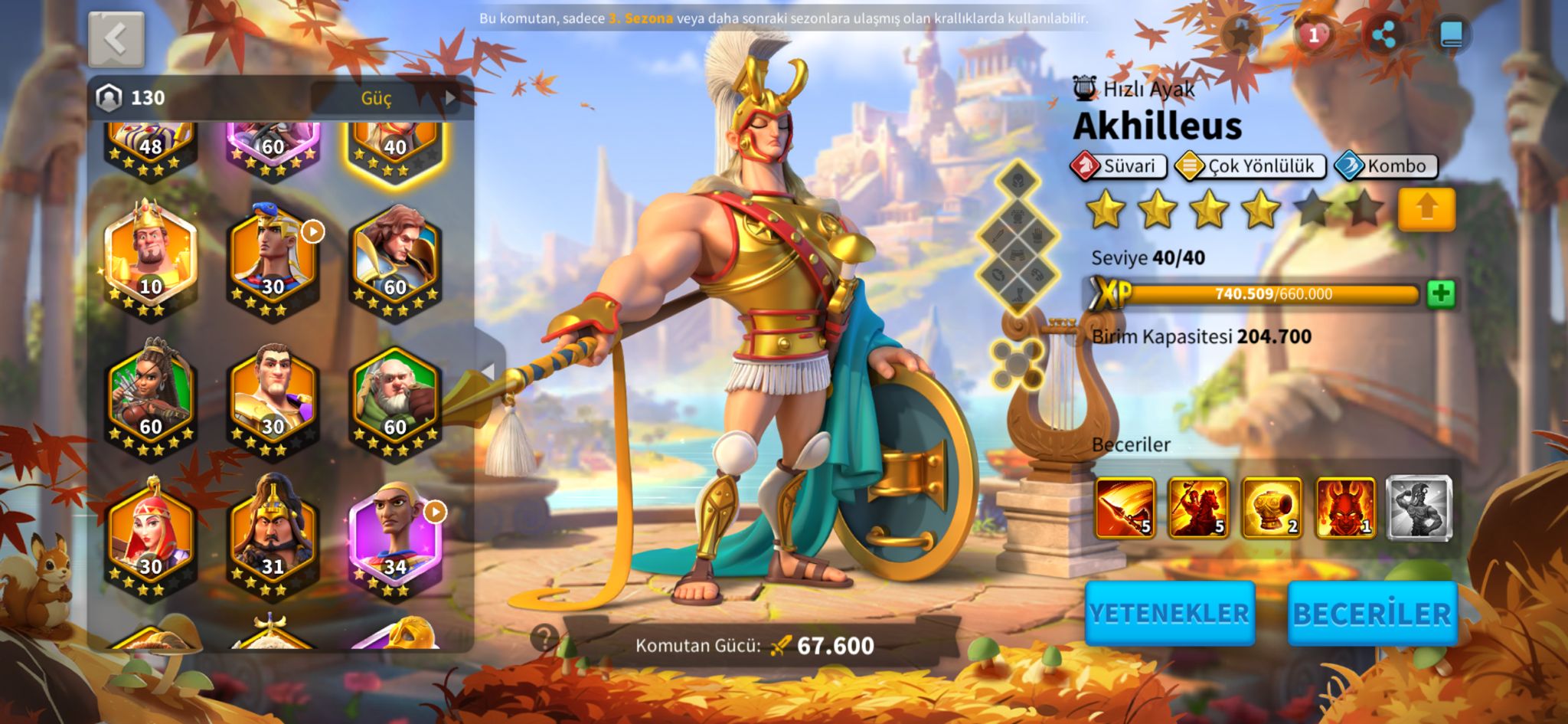Image resolution: width=1568 pixels, height=724 pixels.
Task: Choose the level 60 green-background dwarf commander
Action: (395, 398)
